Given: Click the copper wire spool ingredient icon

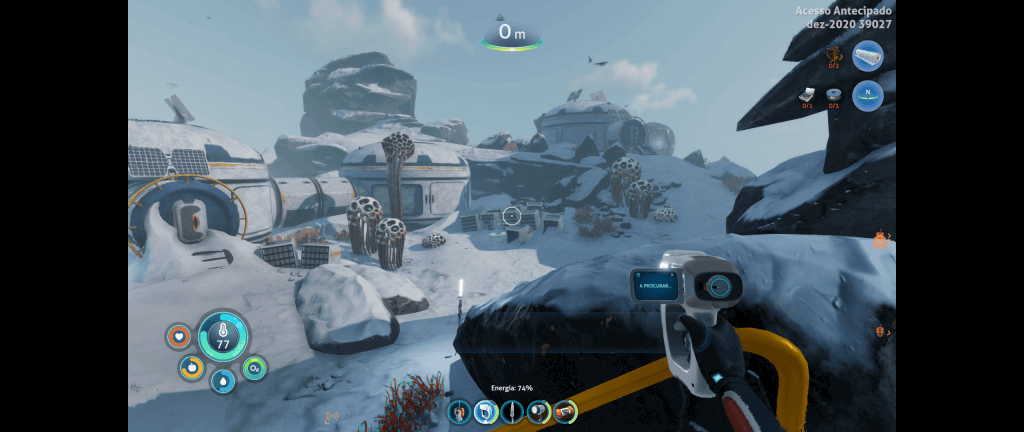Looking at the screenshot, I should pos(834,95).
